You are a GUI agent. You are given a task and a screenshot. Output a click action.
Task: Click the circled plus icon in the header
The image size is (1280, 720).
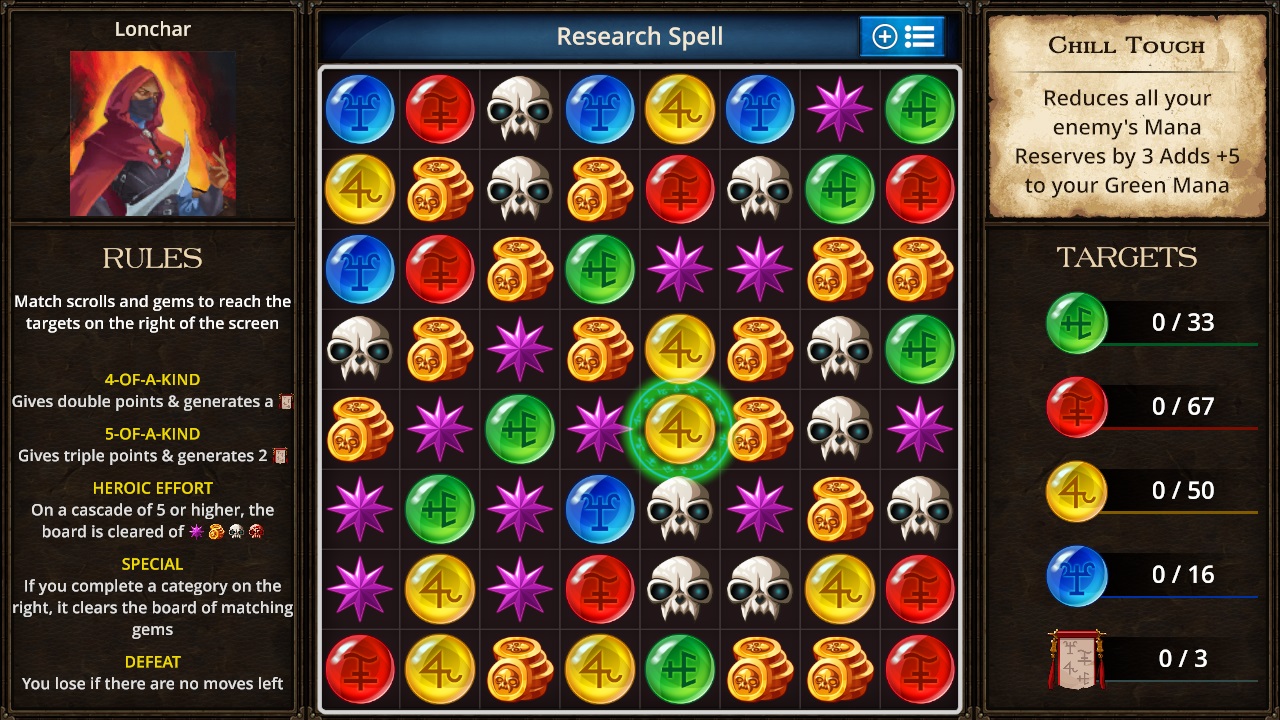[884, 36]
